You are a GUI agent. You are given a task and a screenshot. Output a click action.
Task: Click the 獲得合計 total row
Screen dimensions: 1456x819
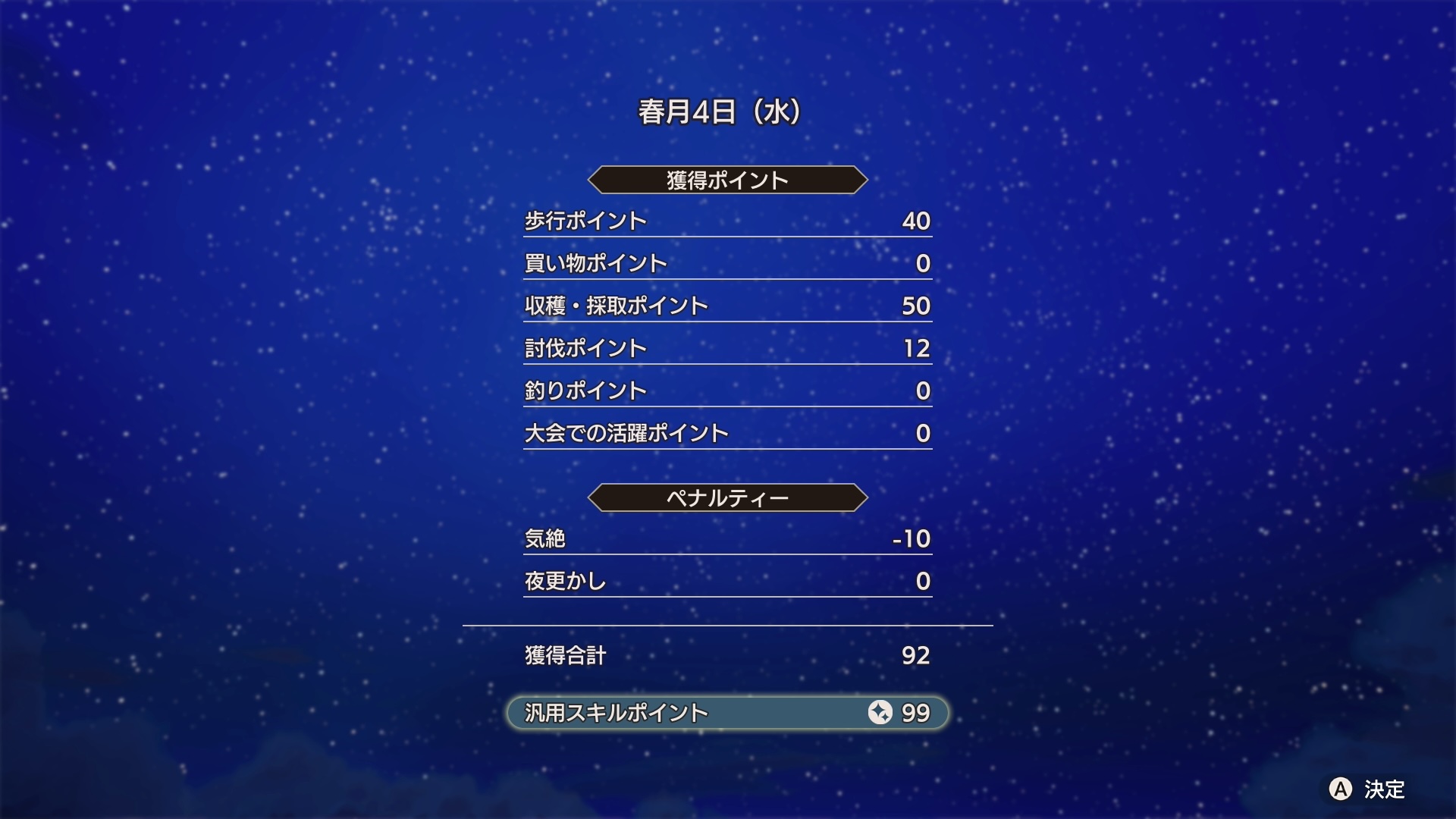tap(565, 657)
